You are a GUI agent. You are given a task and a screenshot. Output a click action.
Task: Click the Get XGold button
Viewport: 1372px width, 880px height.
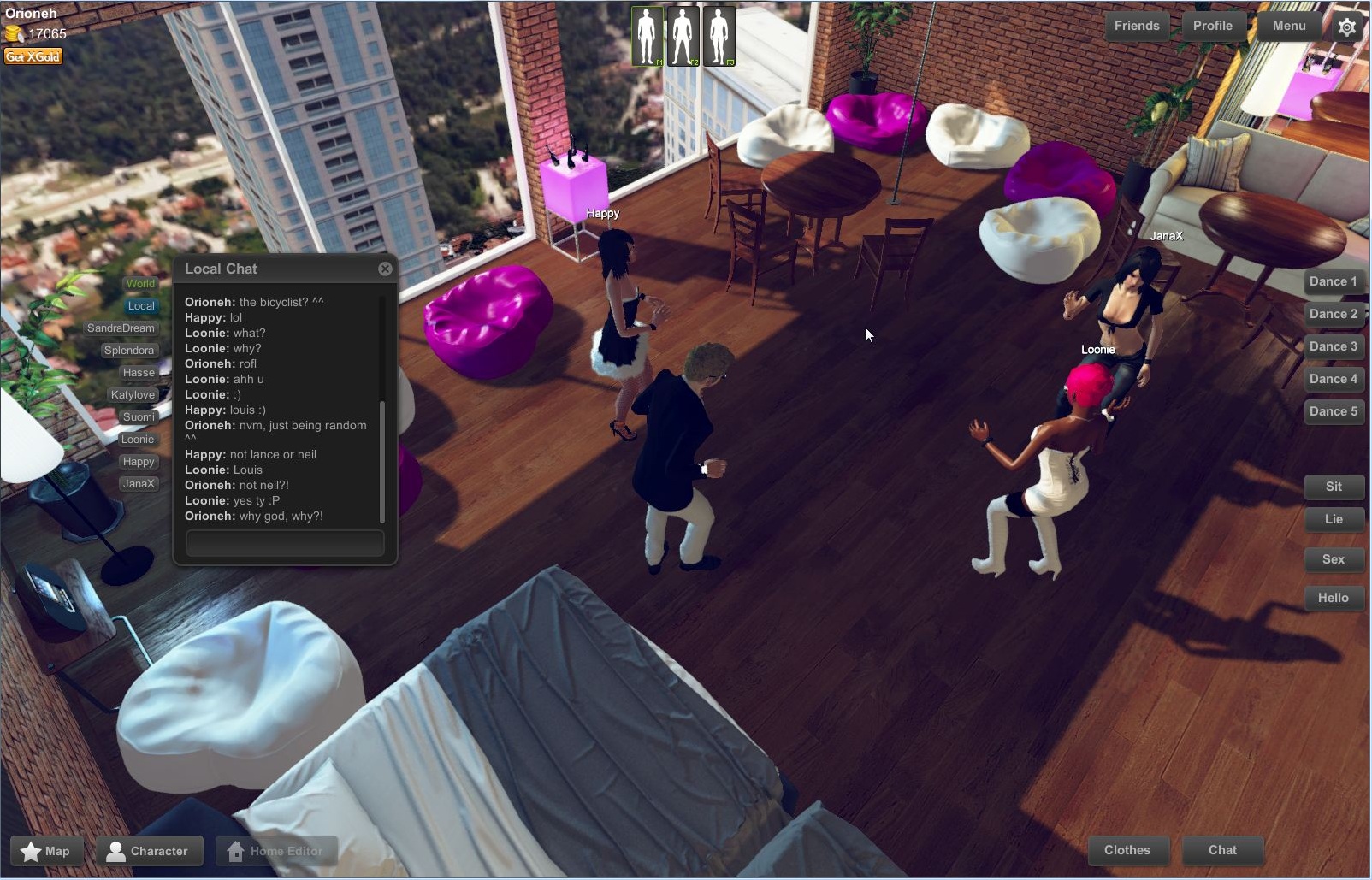tap(34, 56)
